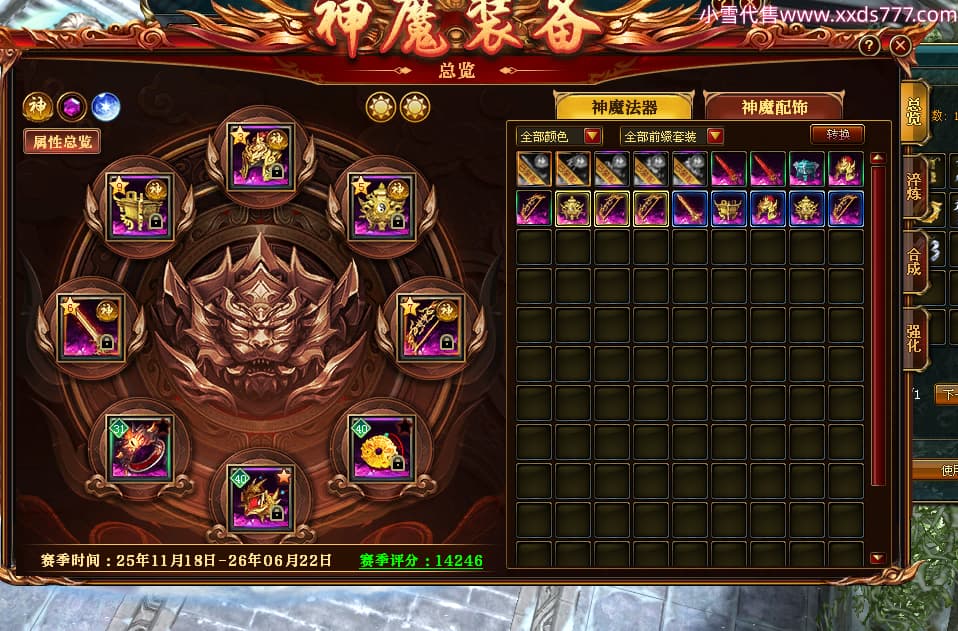Select the equipped golden helmet slot at top
Screen dimensions: 958x631
(260, 157)
